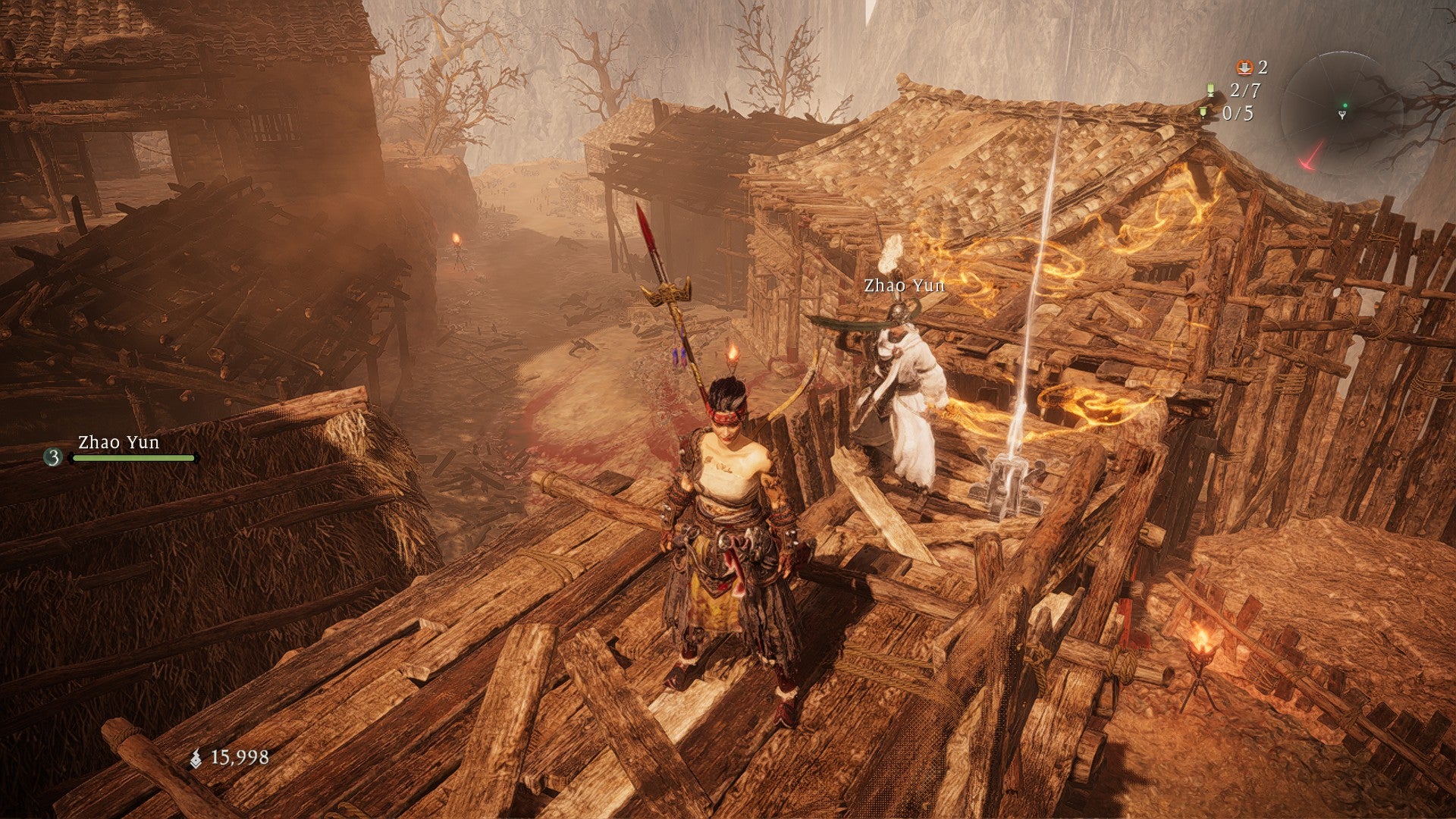This screenshot has height=819, width=1456.
Task: Click the white flag marker on the minimap
Action: (x=1342, y=115)
